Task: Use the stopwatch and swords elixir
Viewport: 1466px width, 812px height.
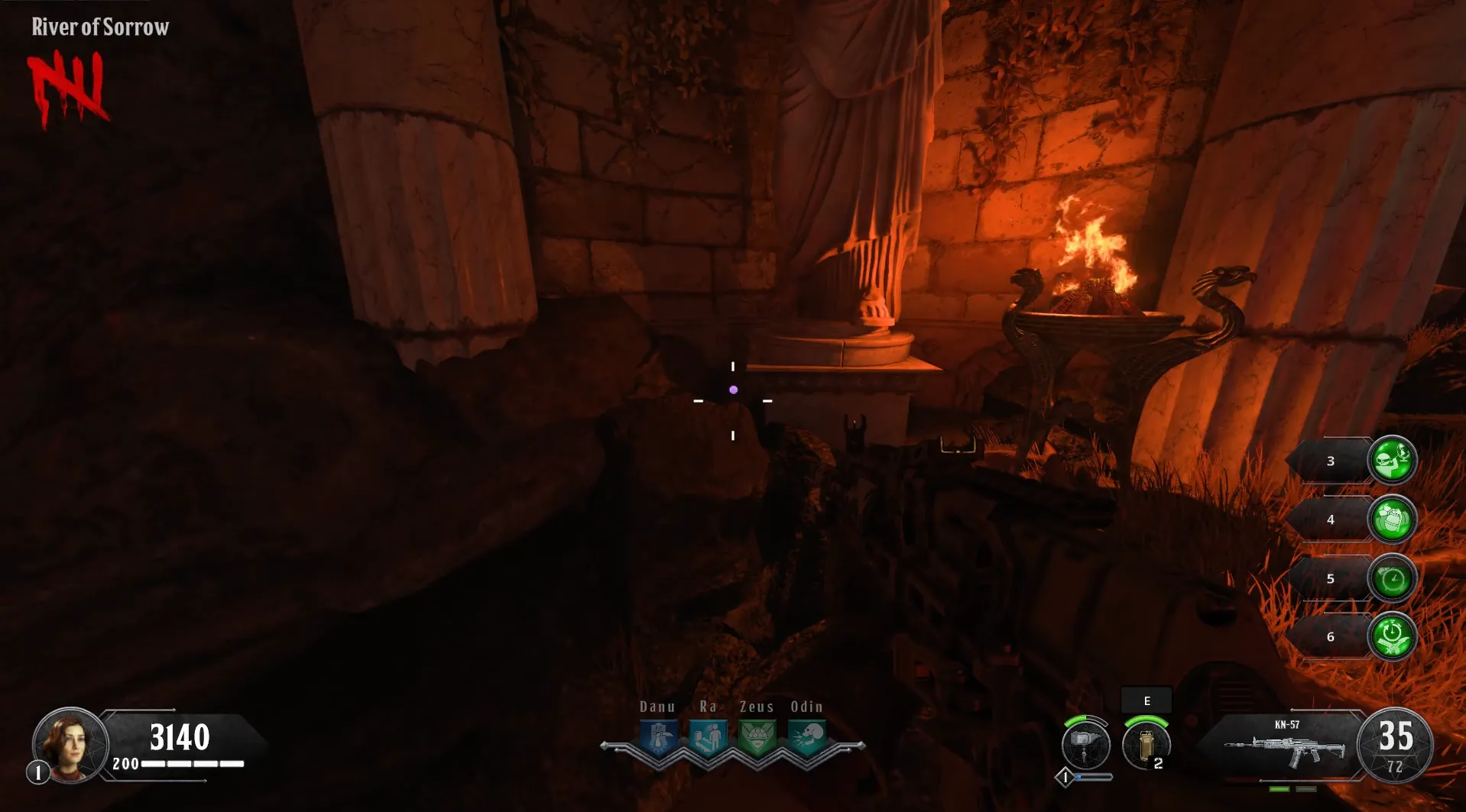Action: [x=1392, y=637]
